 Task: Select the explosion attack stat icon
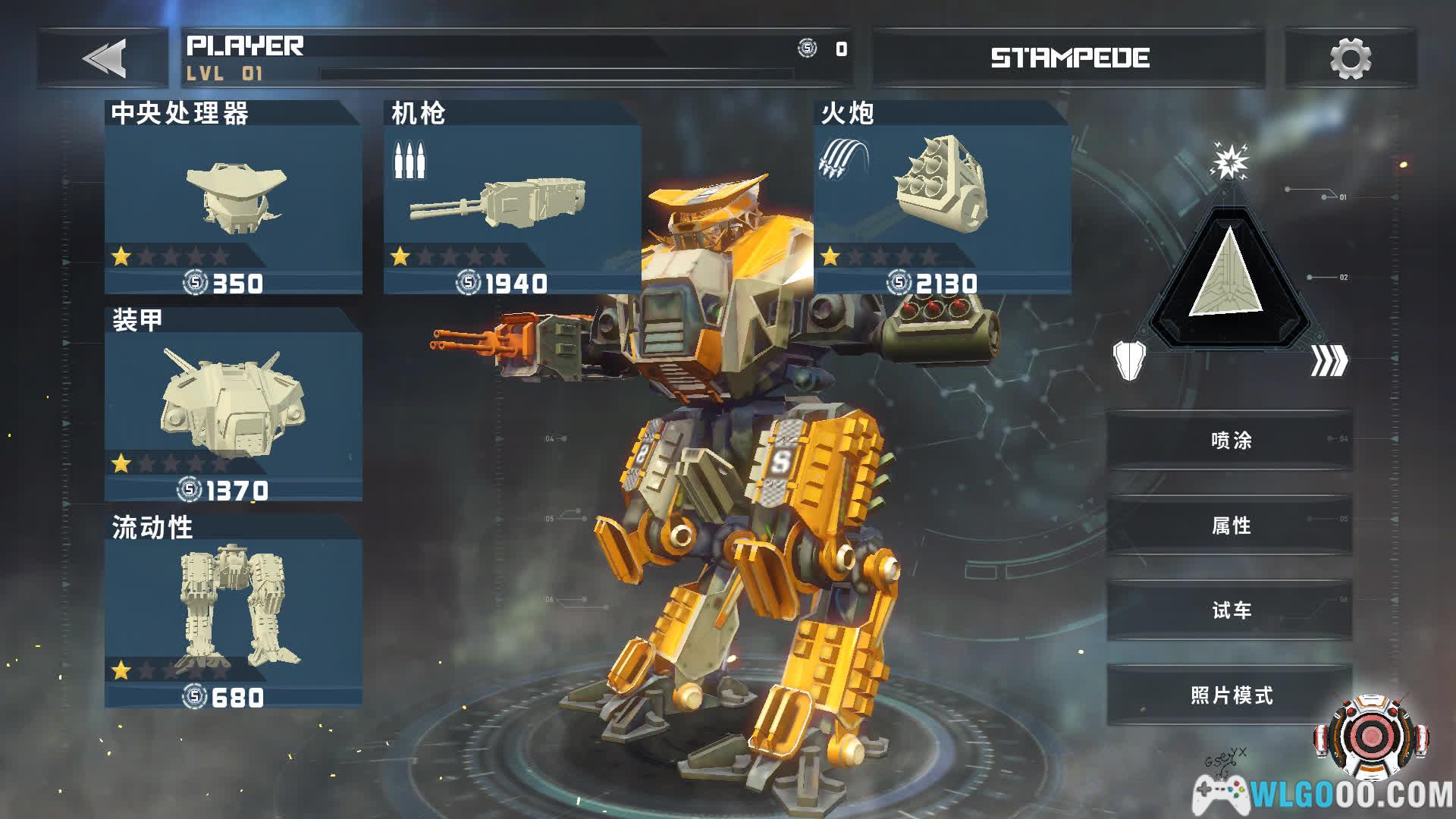[x=1228, y=161]
